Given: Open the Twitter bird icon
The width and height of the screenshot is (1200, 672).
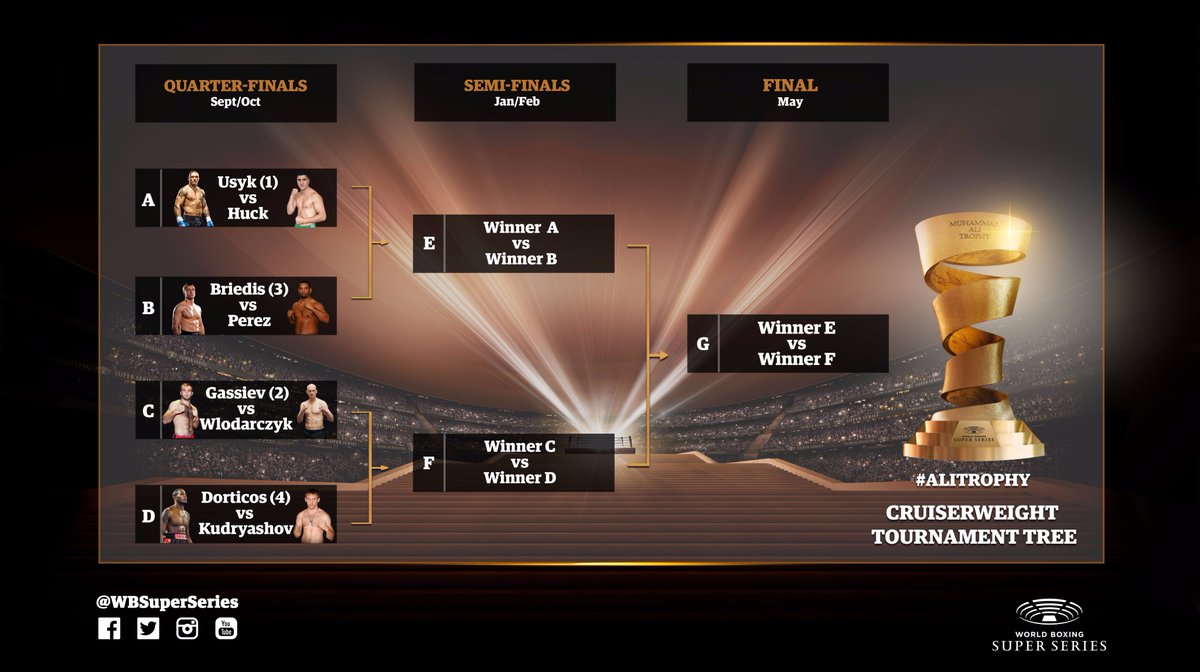Looking at the screenshot, I should point(148,629).
